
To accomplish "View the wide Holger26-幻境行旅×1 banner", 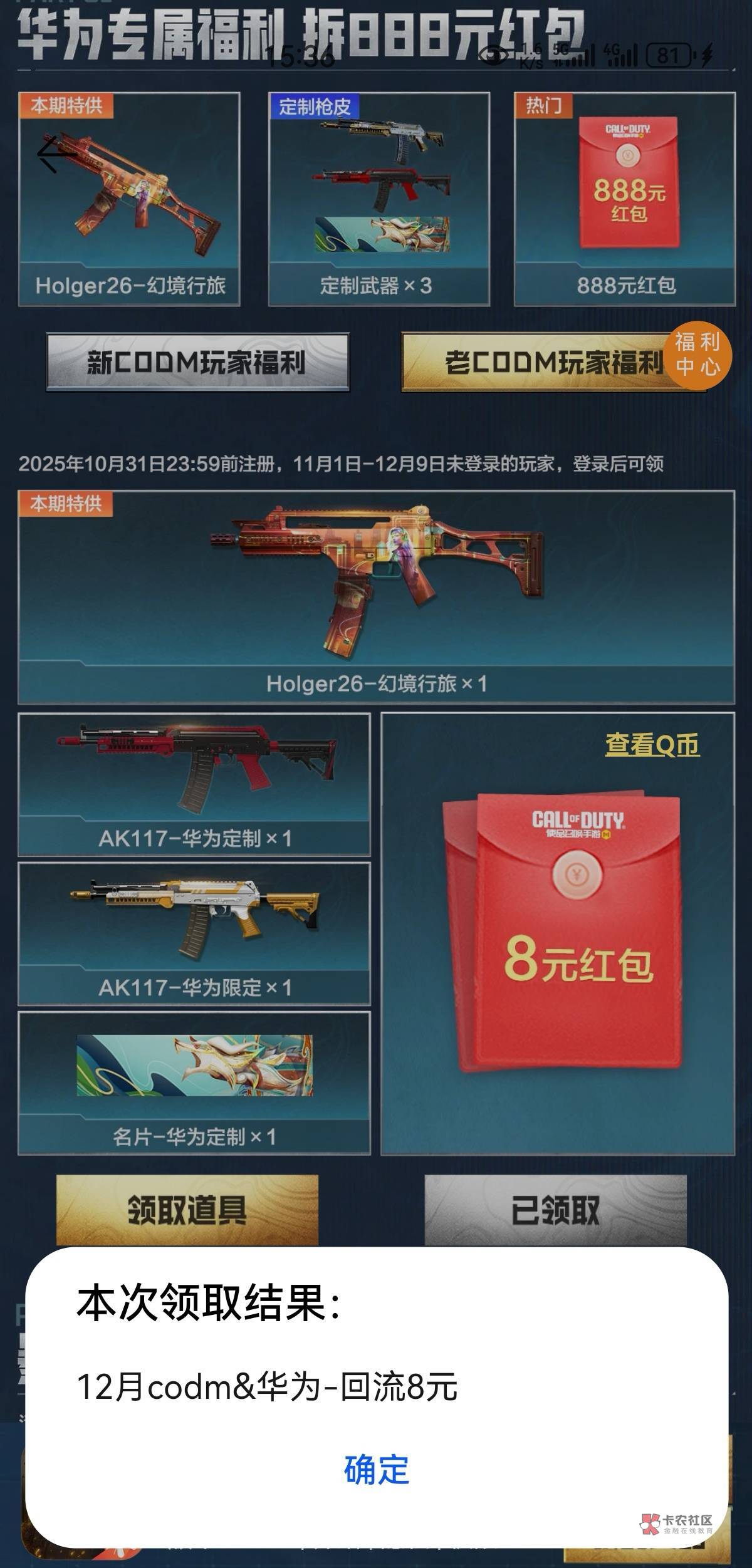I will pyautogui.click(x=376, y=597).
